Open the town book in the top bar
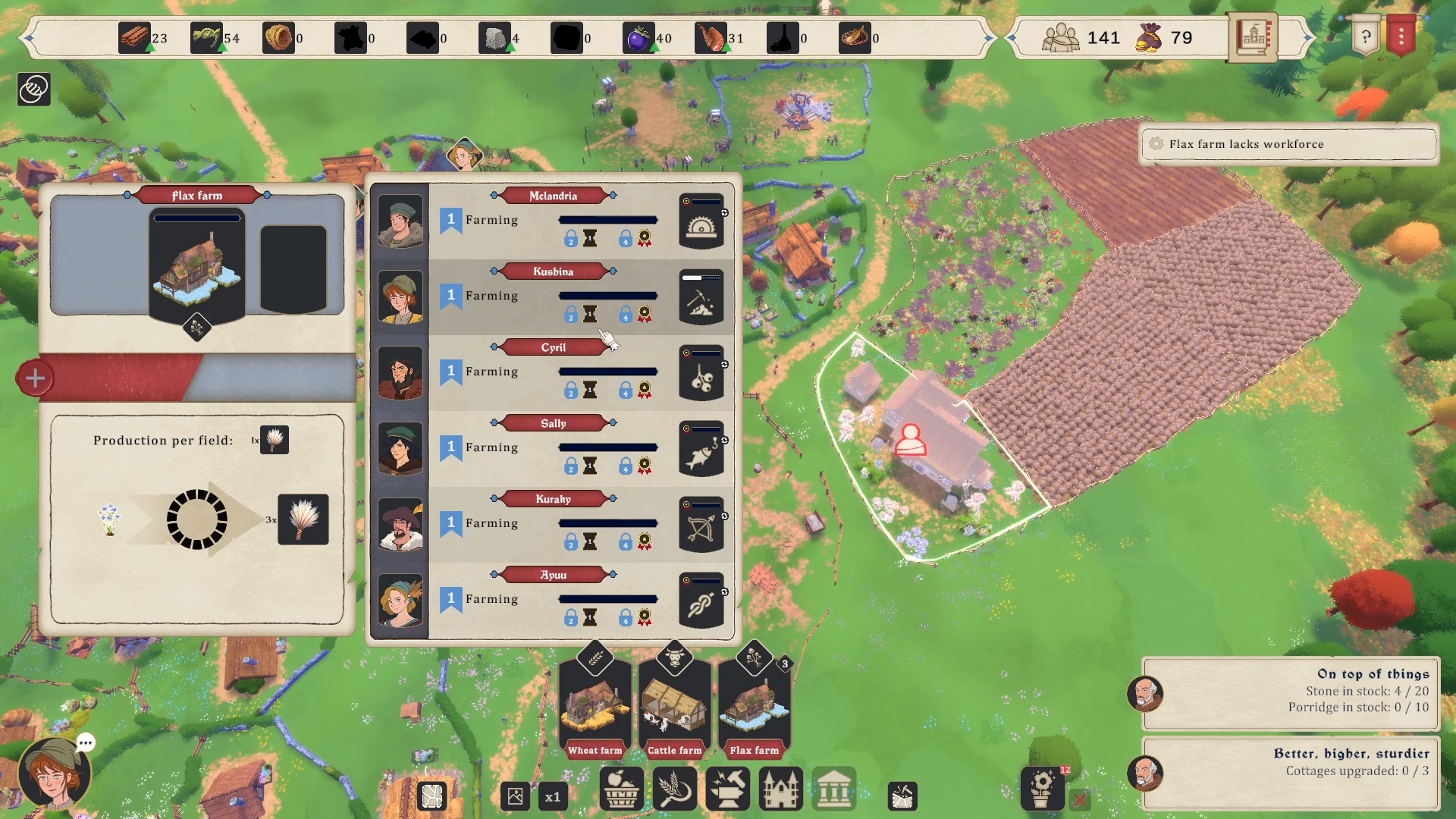This screenshot has height=819, width=1456. pos(1252,36)
